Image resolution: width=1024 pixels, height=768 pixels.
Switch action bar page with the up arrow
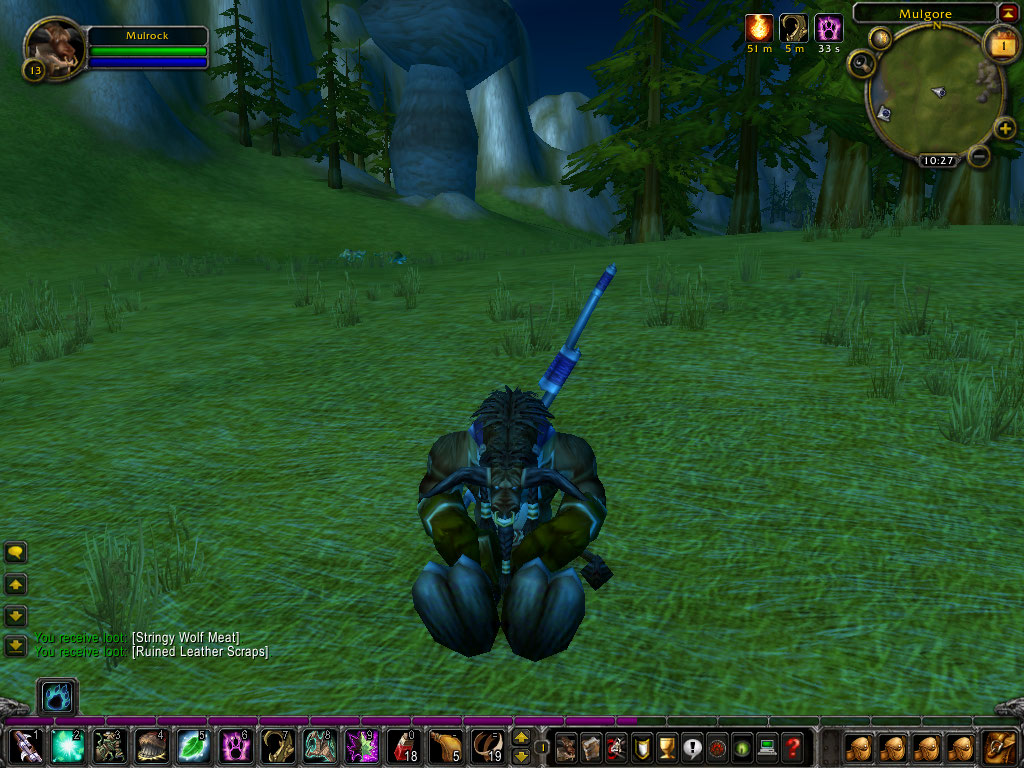click(x=521, y=738)
